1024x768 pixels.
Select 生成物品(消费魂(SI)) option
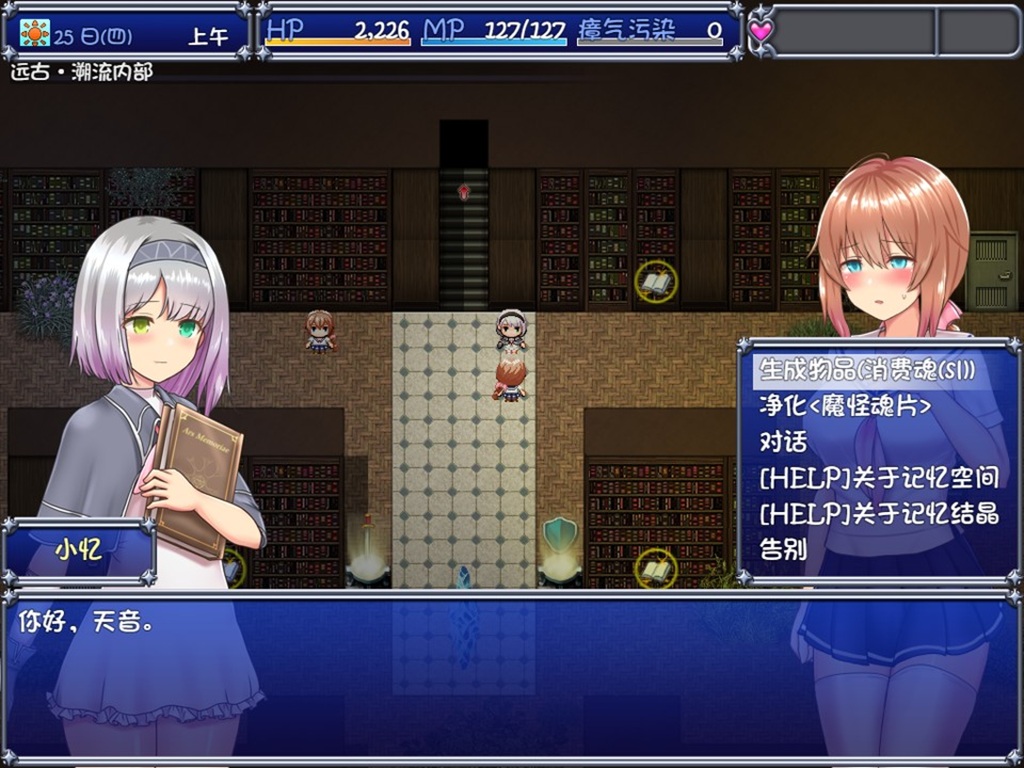867,370
